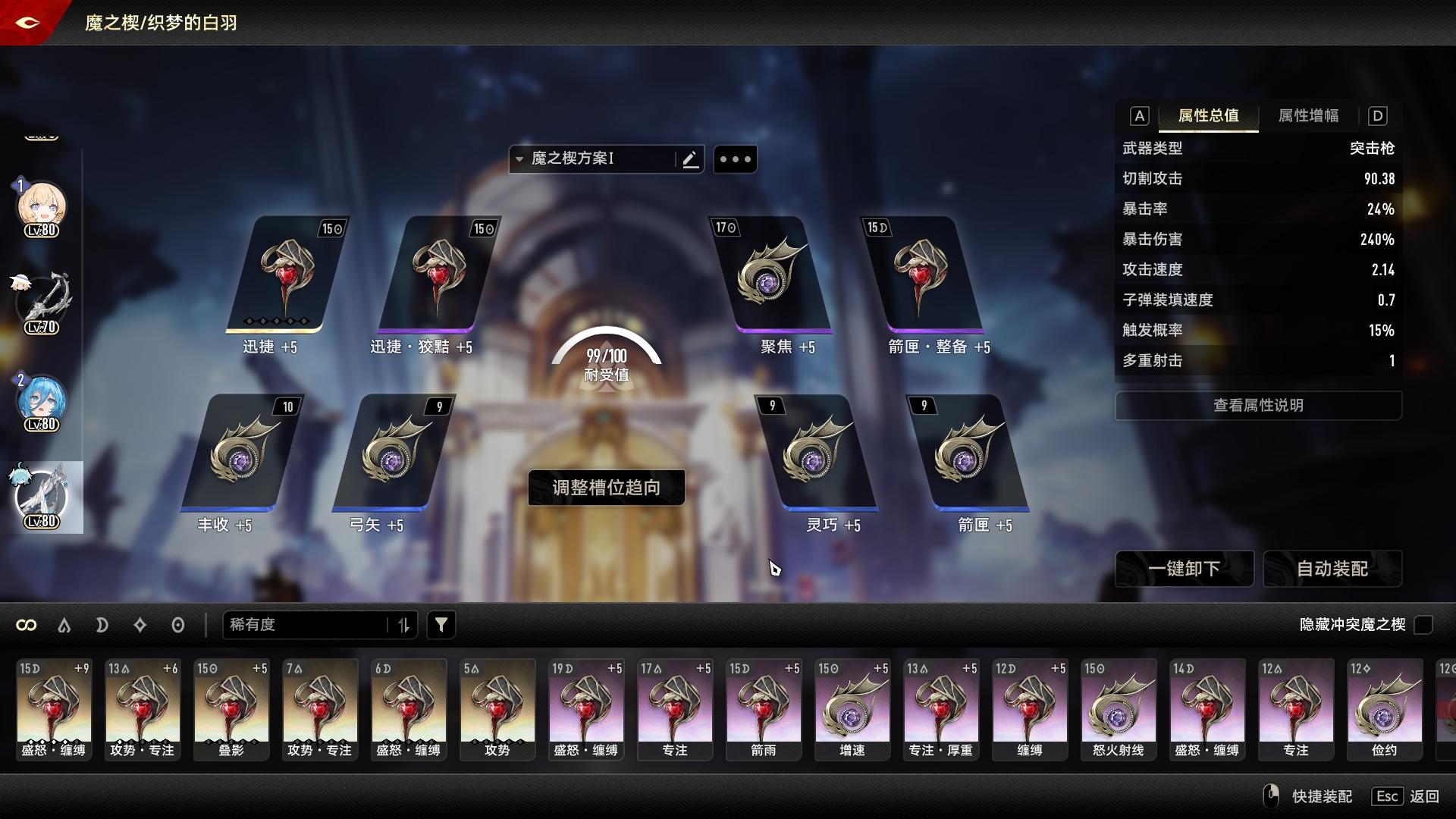Choose the equipped 灵巧 +5 wedge slot
This screenshot has width=1456, height=819.
[815, 453]
